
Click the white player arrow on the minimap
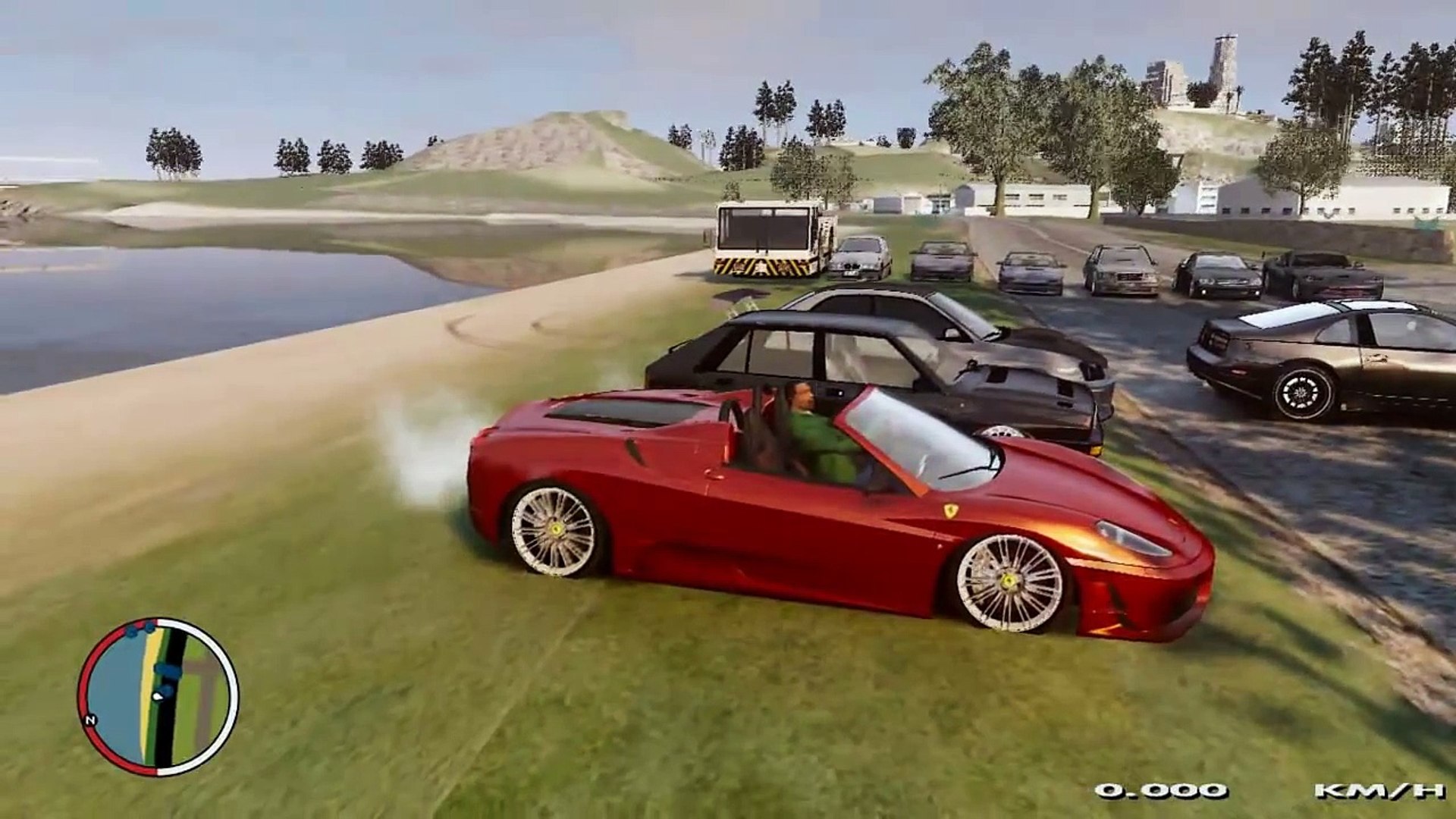tap(158, 695)
